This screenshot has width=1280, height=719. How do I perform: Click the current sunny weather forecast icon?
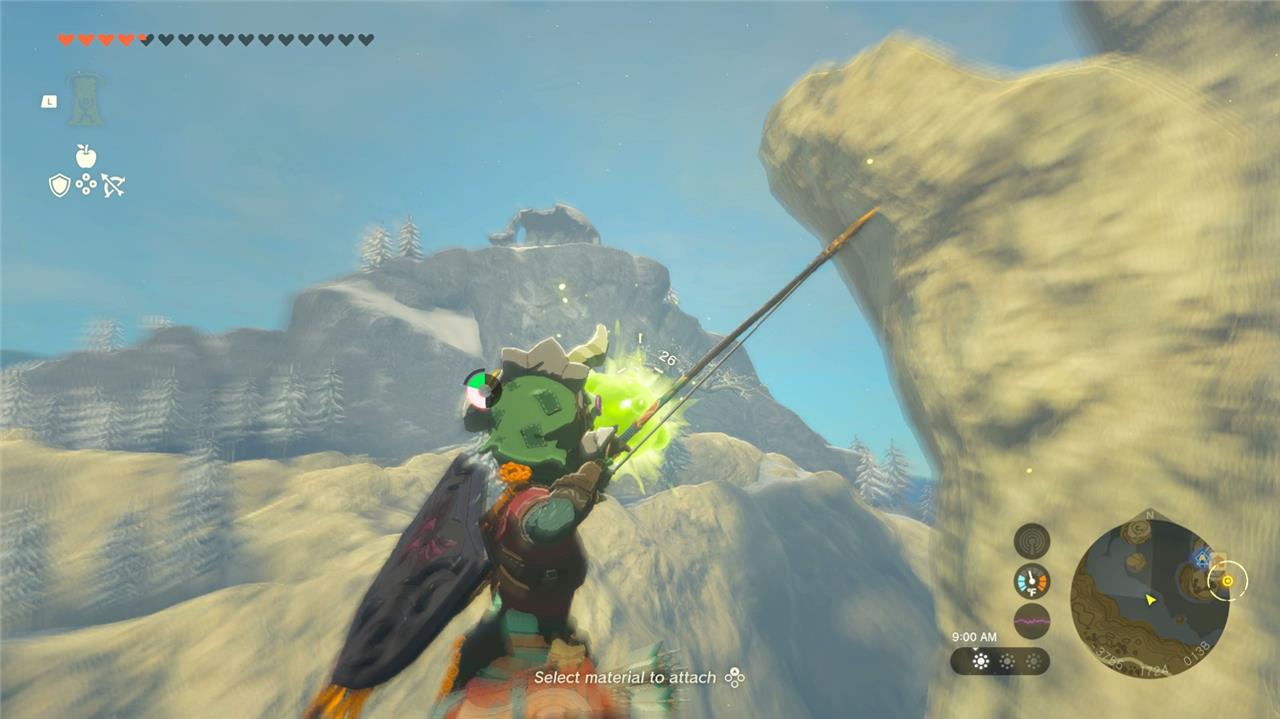tap(981, 661)
